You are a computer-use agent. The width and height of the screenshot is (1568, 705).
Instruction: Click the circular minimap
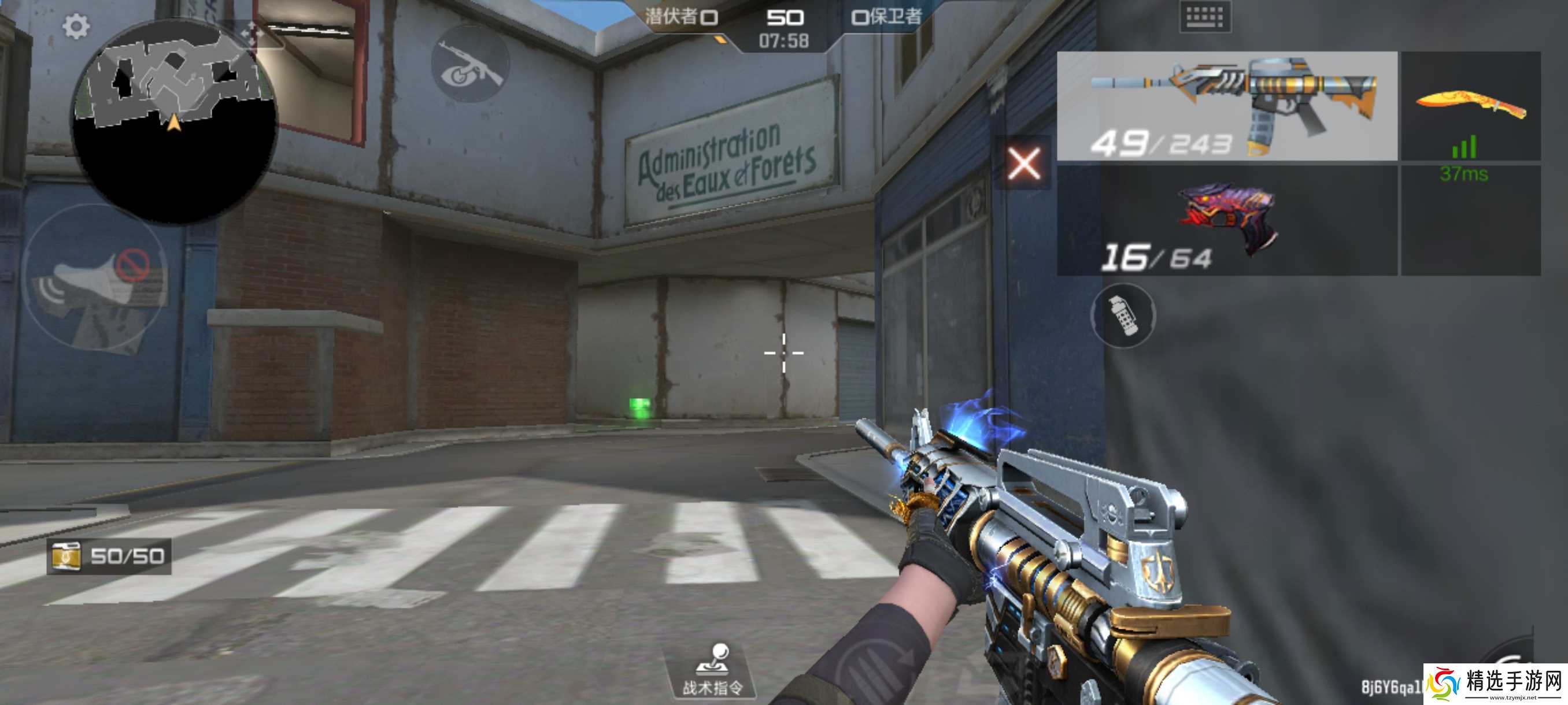pyautogui.click(x=175, y=122)
